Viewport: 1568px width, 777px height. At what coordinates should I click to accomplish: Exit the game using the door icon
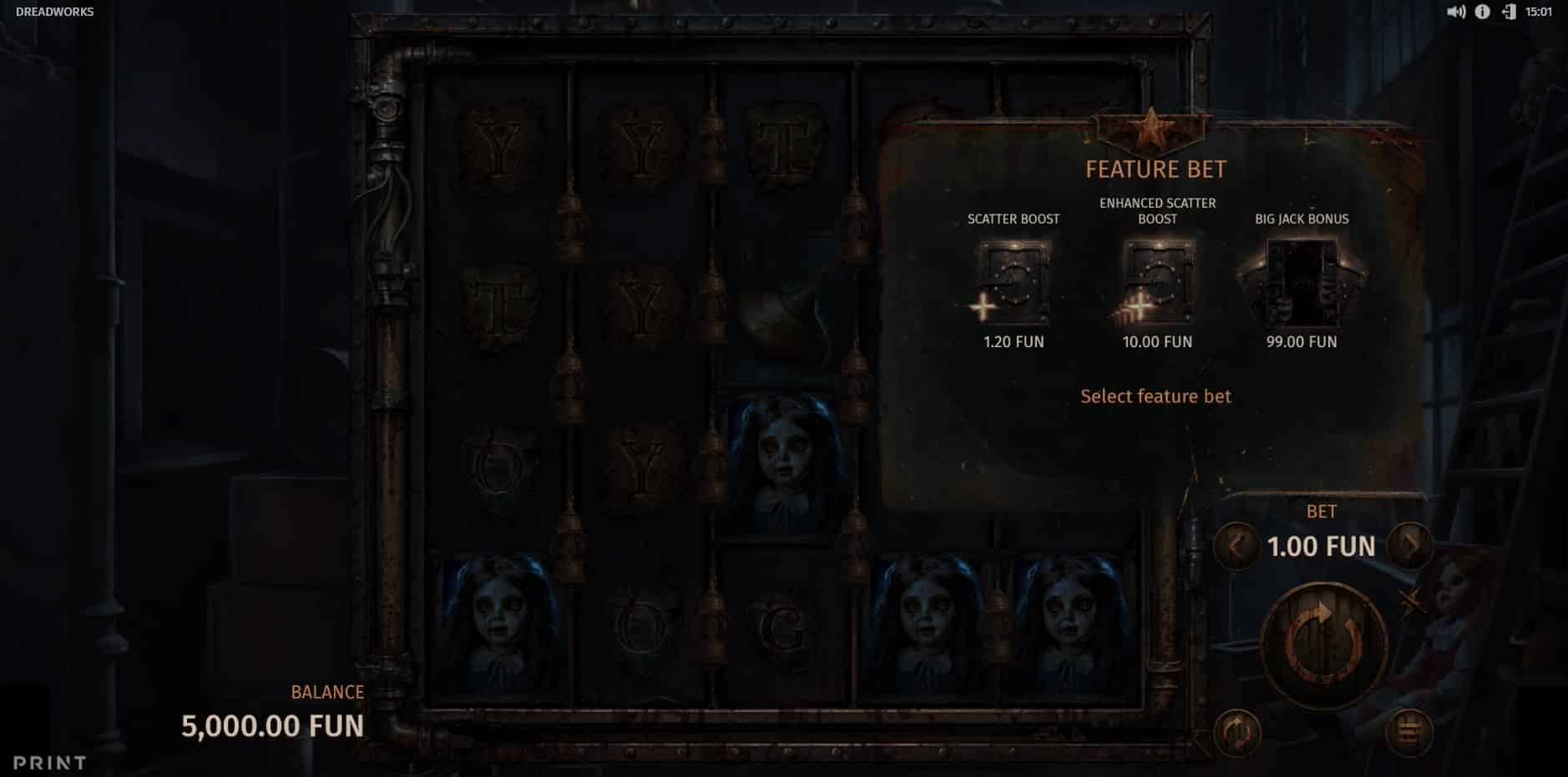click(1508, 12)
